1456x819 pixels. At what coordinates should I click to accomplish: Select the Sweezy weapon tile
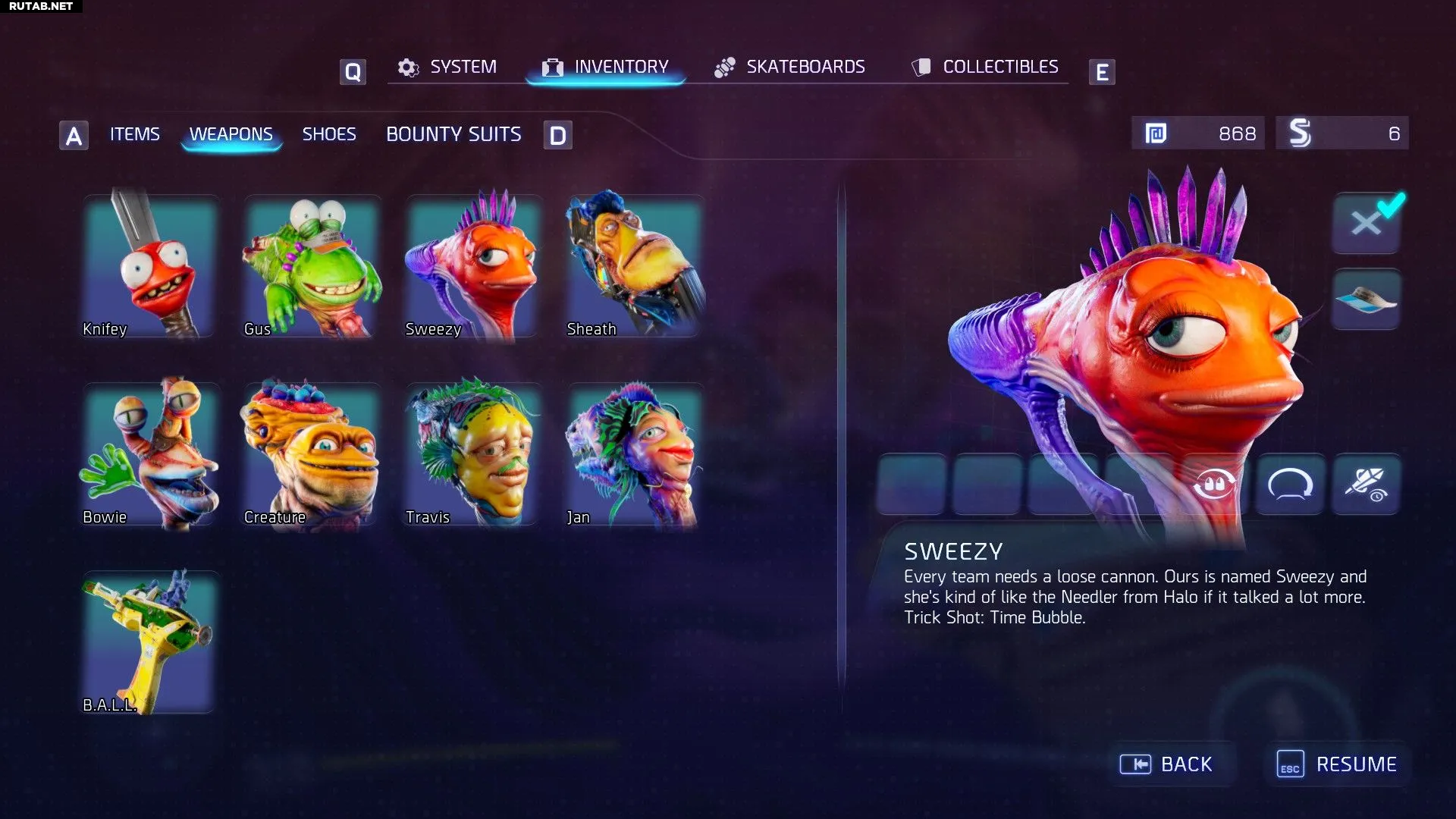click(x=473, y=265)
